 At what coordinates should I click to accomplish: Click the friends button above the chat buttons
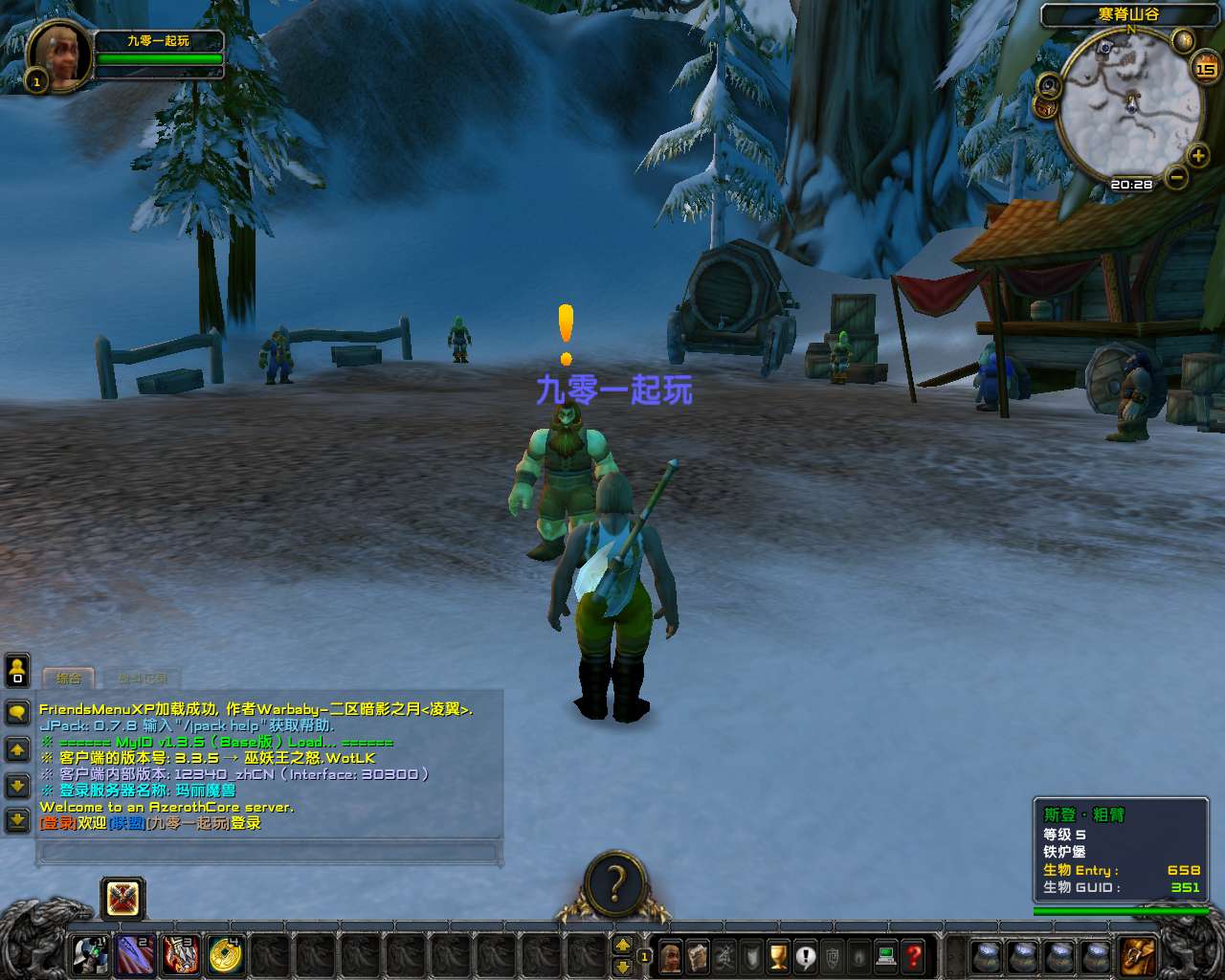17,670
